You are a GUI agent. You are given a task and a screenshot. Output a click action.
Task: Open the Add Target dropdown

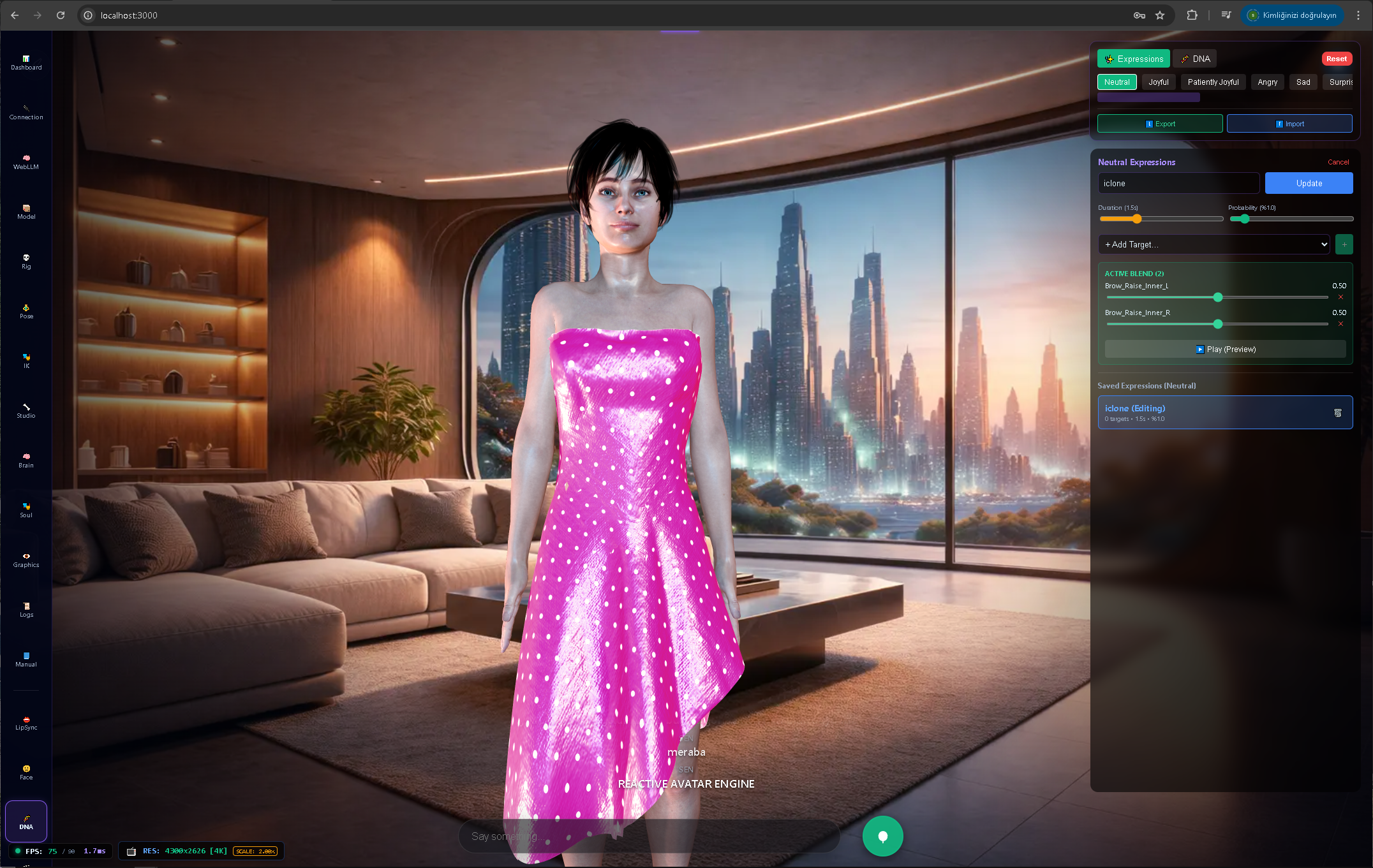pyautogui.click(x=1213, y=244)
